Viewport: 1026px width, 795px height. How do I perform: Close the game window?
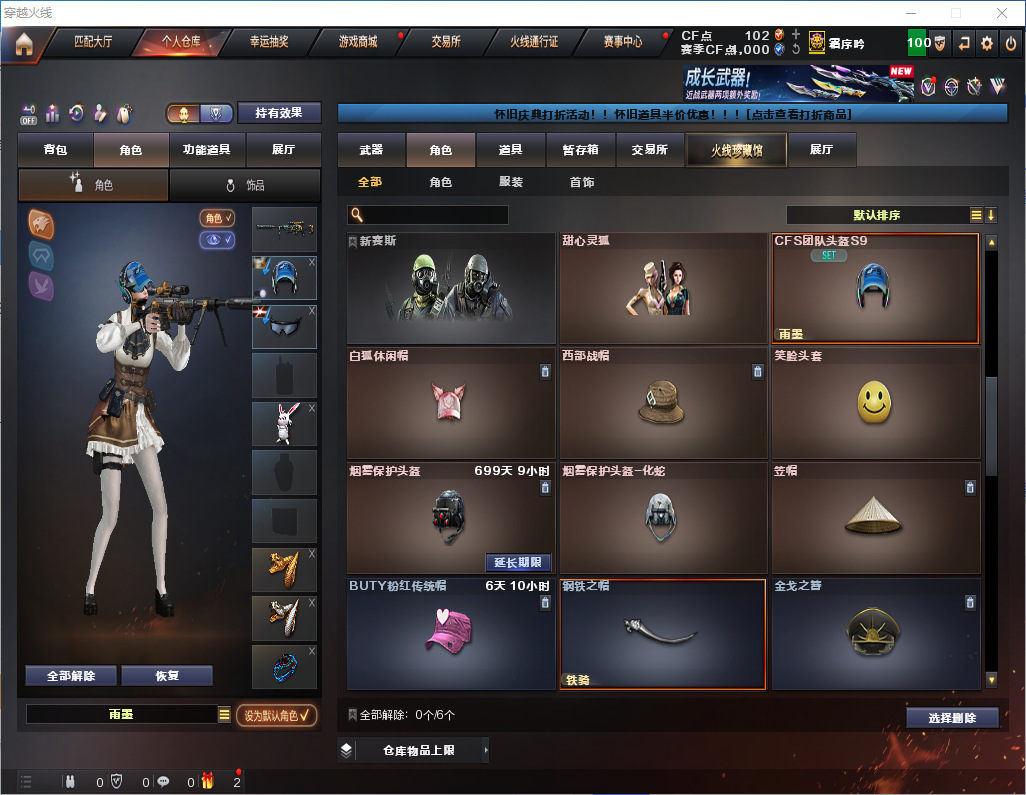1001,13
